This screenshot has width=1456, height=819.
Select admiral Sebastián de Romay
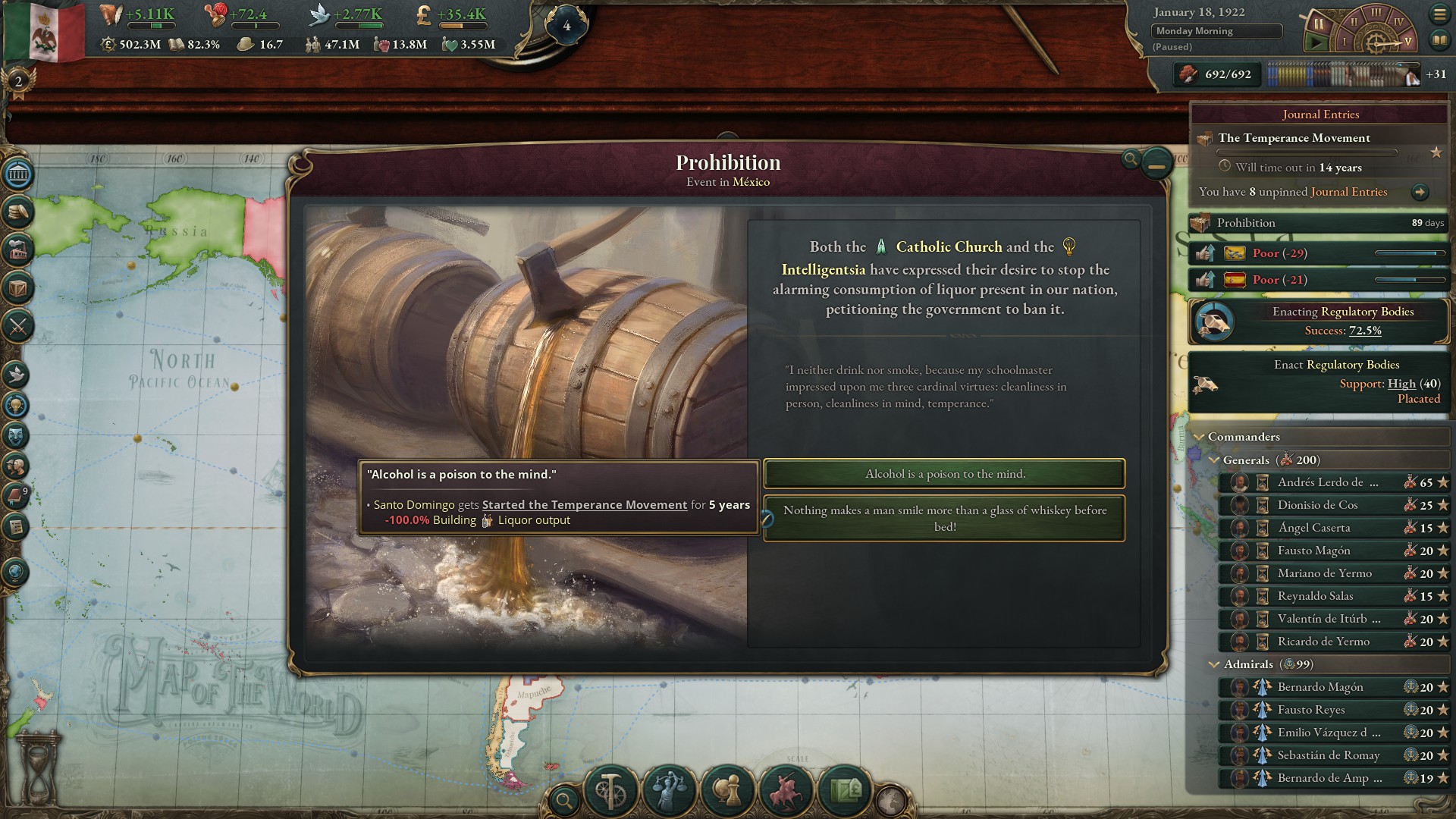(x=1328, y=755)
